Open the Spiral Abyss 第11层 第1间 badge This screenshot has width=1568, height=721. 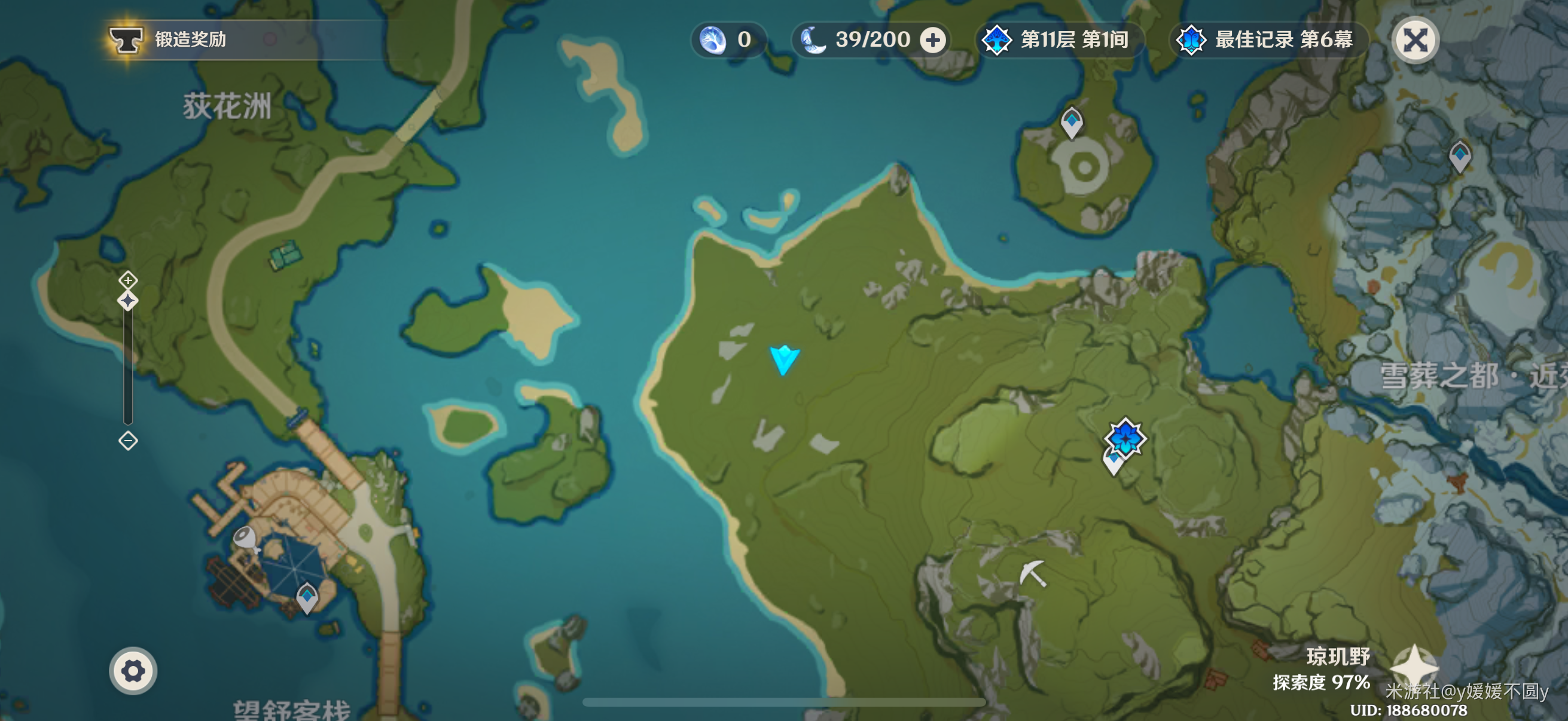point(1059,40)
